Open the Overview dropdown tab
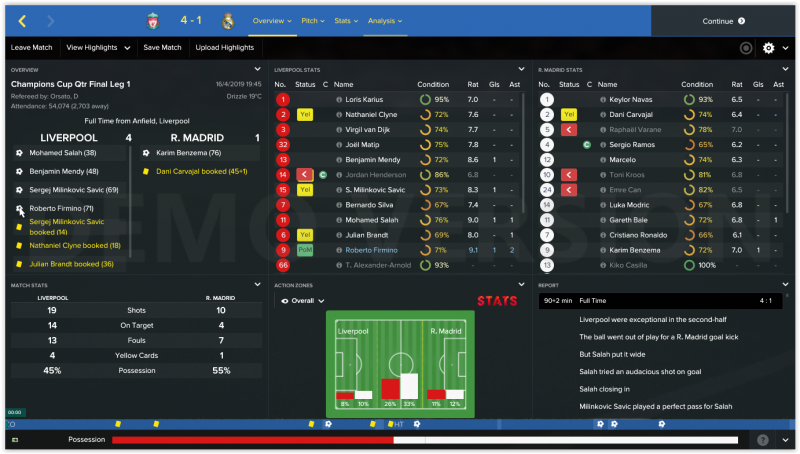Screen dimensions: 800x454 271,21
